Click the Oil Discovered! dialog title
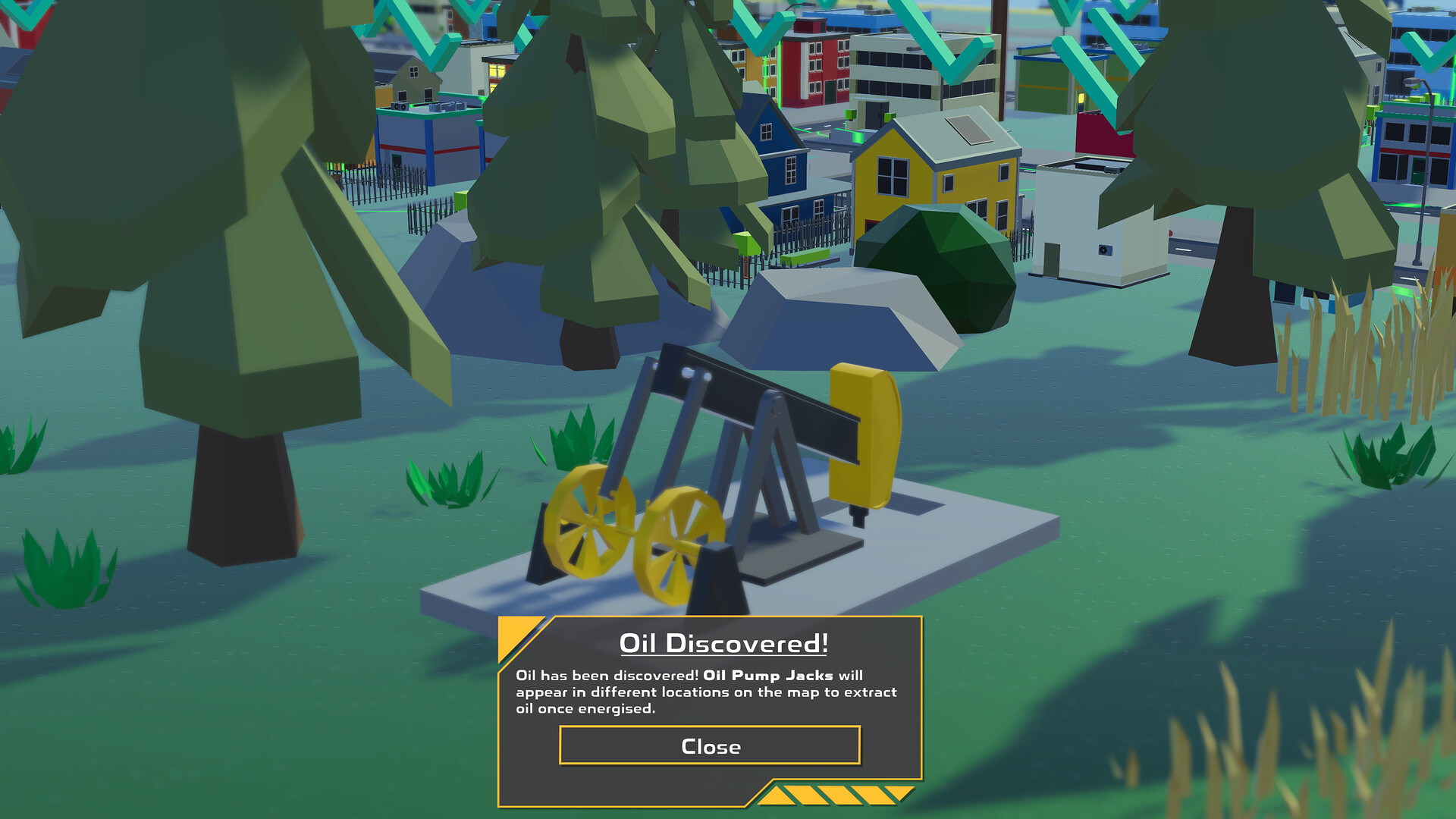 click(723, 643)
